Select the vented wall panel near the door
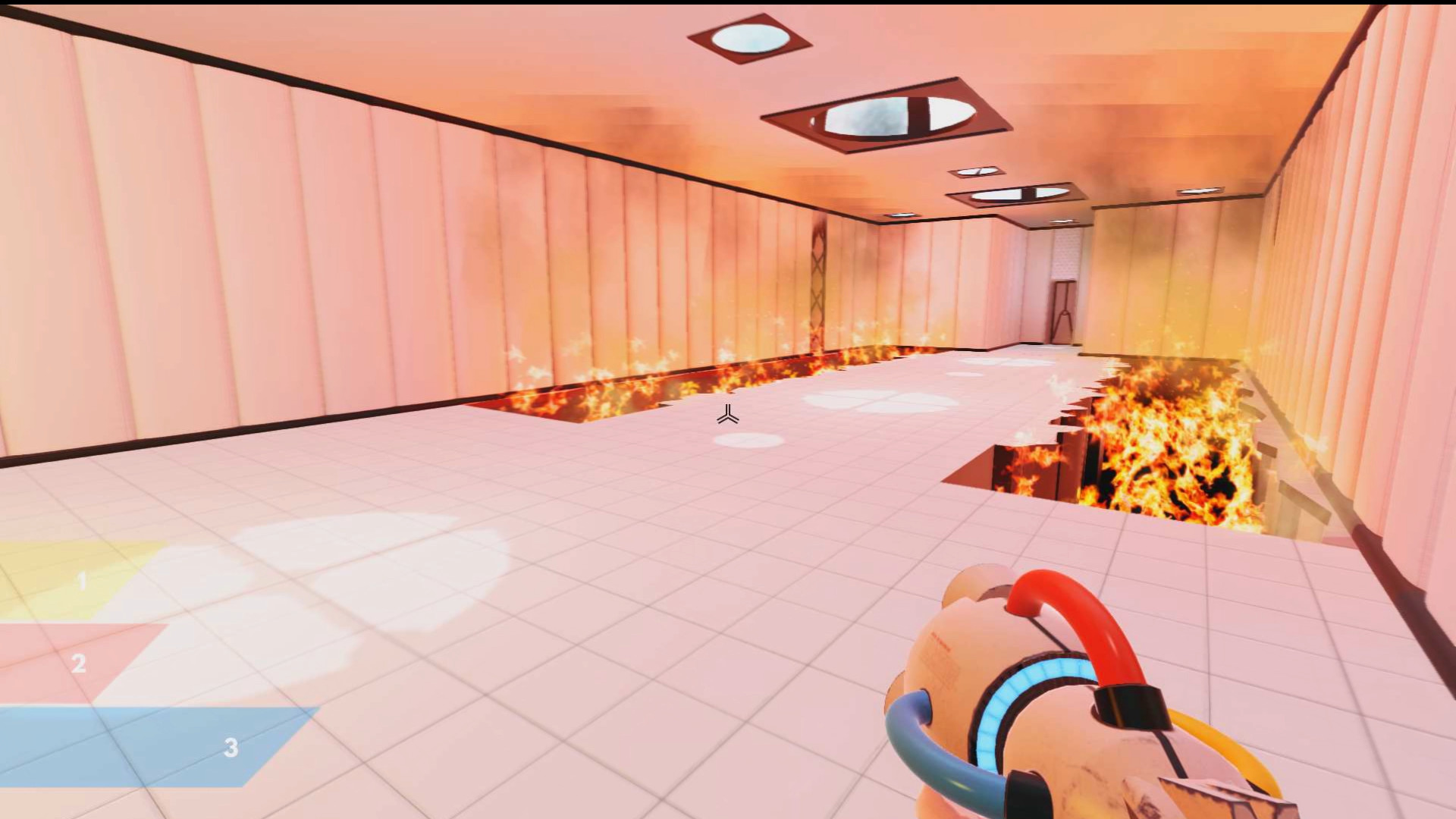The width and height of the screenshot is (1456, 819). 1066,254
